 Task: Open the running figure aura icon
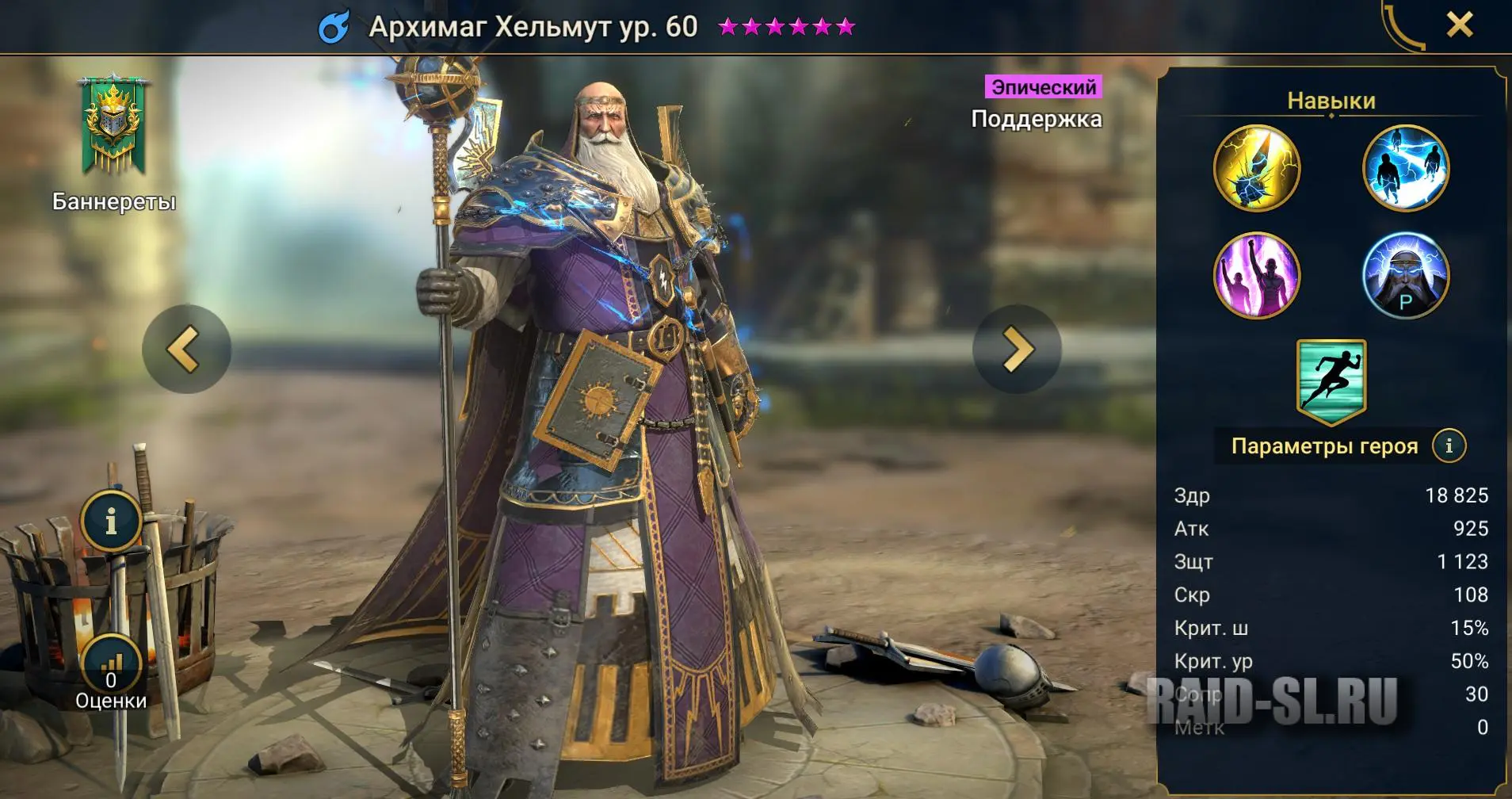point(1331,380)
